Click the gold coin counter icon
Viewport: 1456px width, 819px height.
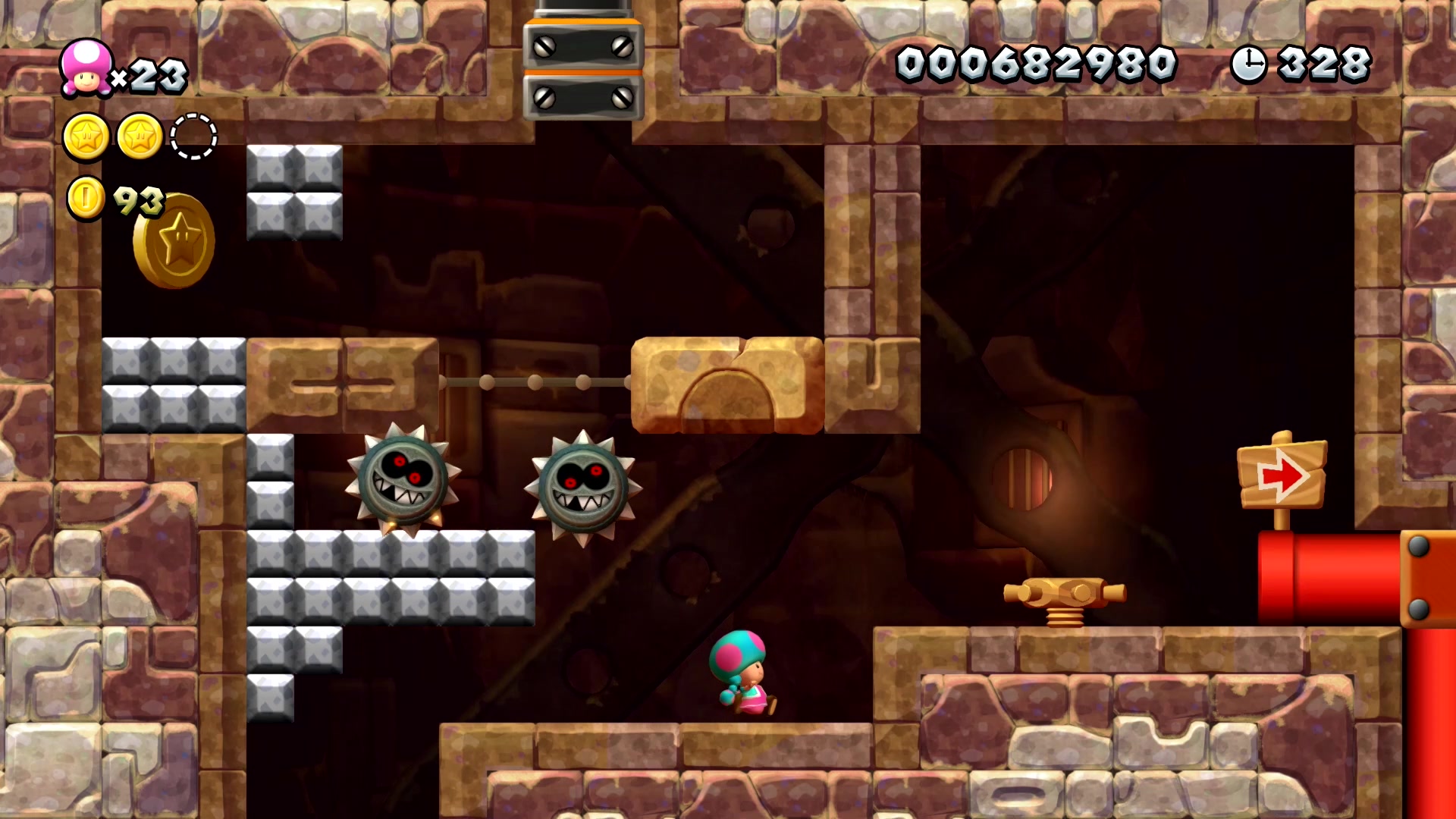86,199
